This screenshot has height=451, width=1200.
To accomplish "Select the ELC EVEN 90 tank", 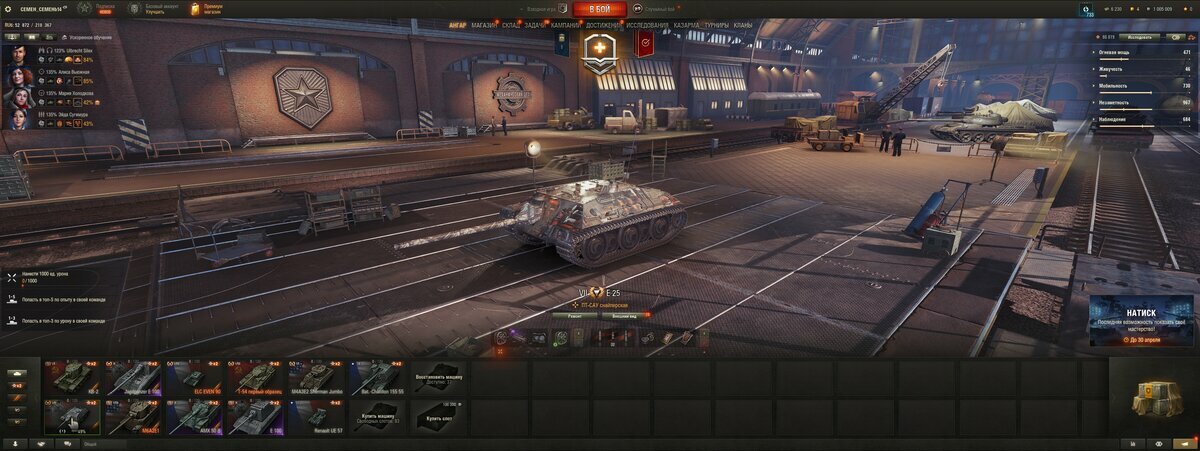I will [194, 377].
